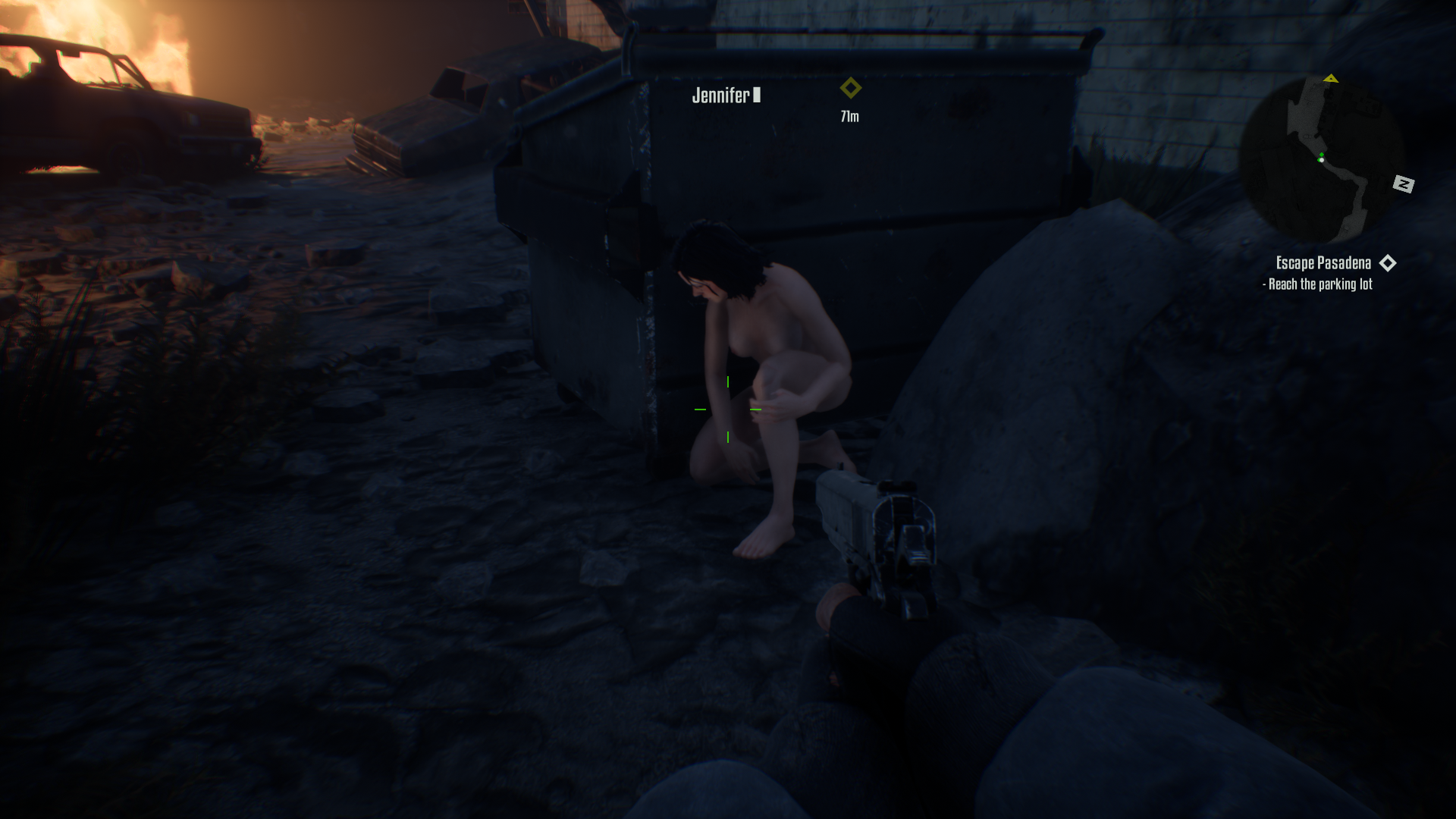Click the circular minimap
The width and height of the screenshot is (1456, 819).
pos(1325,161)
